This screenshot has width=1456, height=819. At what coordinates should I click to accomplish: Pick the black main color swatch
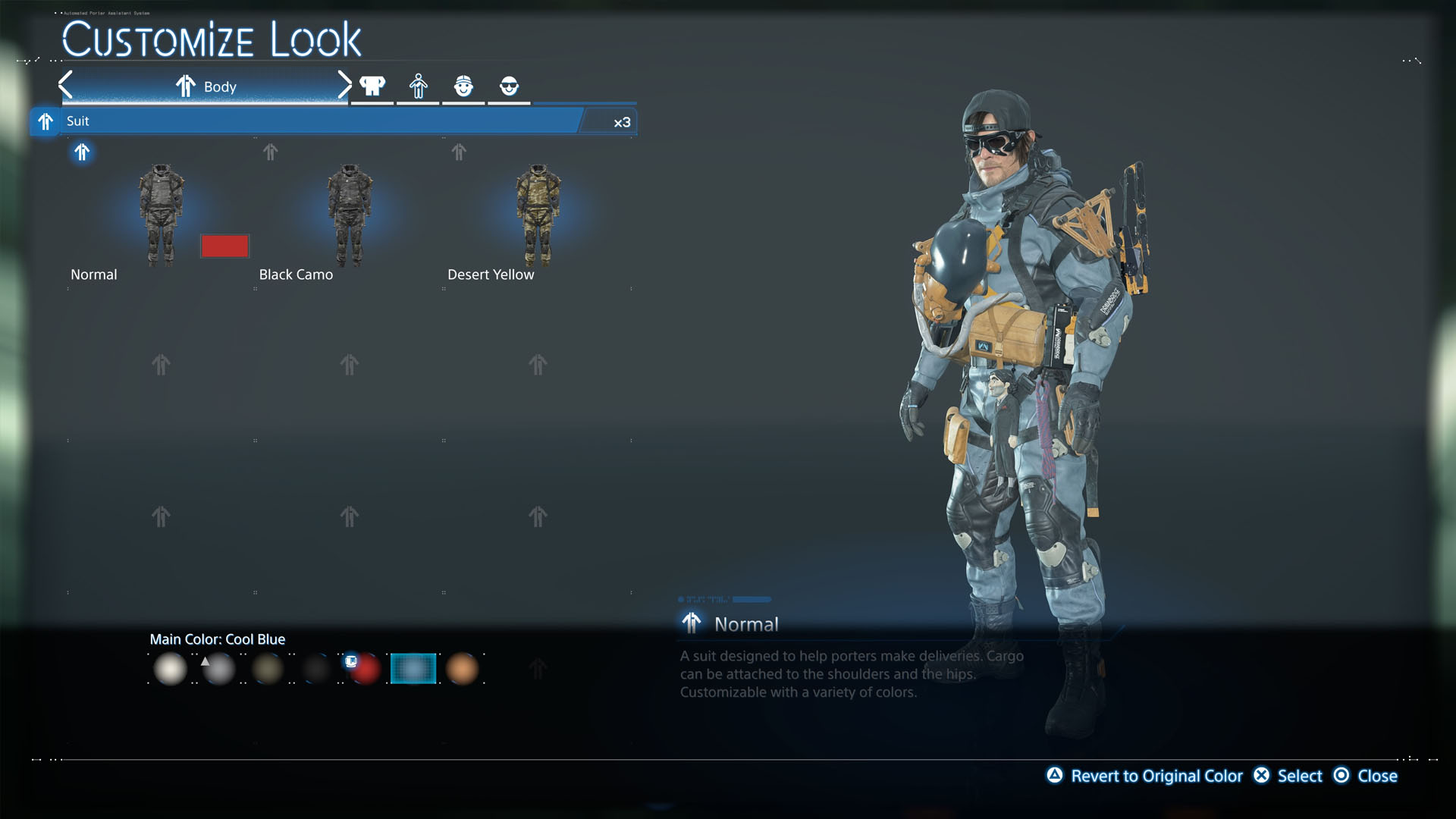click(x=316, y=669)
